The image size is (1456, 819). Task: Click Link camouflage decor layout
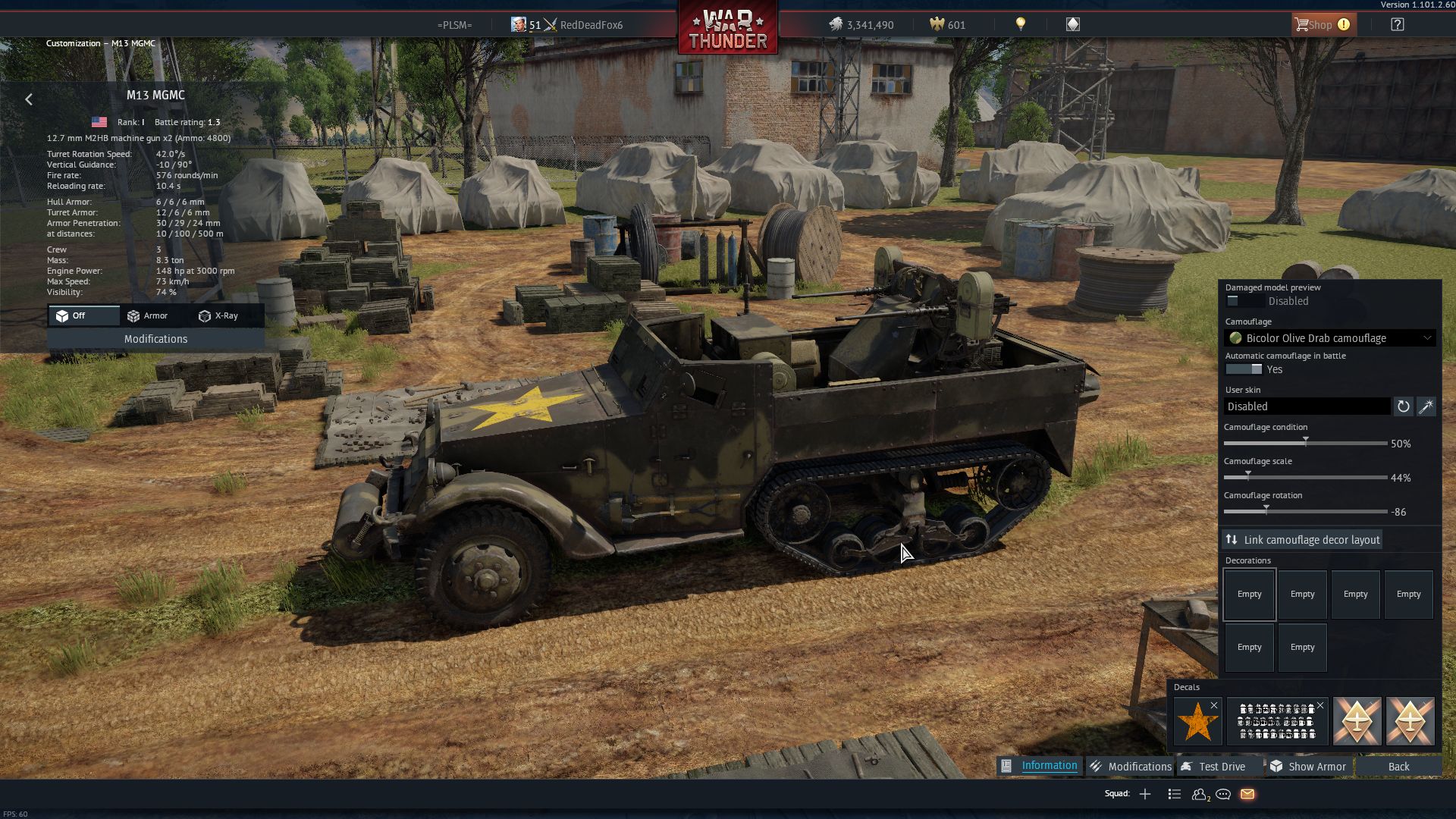[x=1302, y=540]
